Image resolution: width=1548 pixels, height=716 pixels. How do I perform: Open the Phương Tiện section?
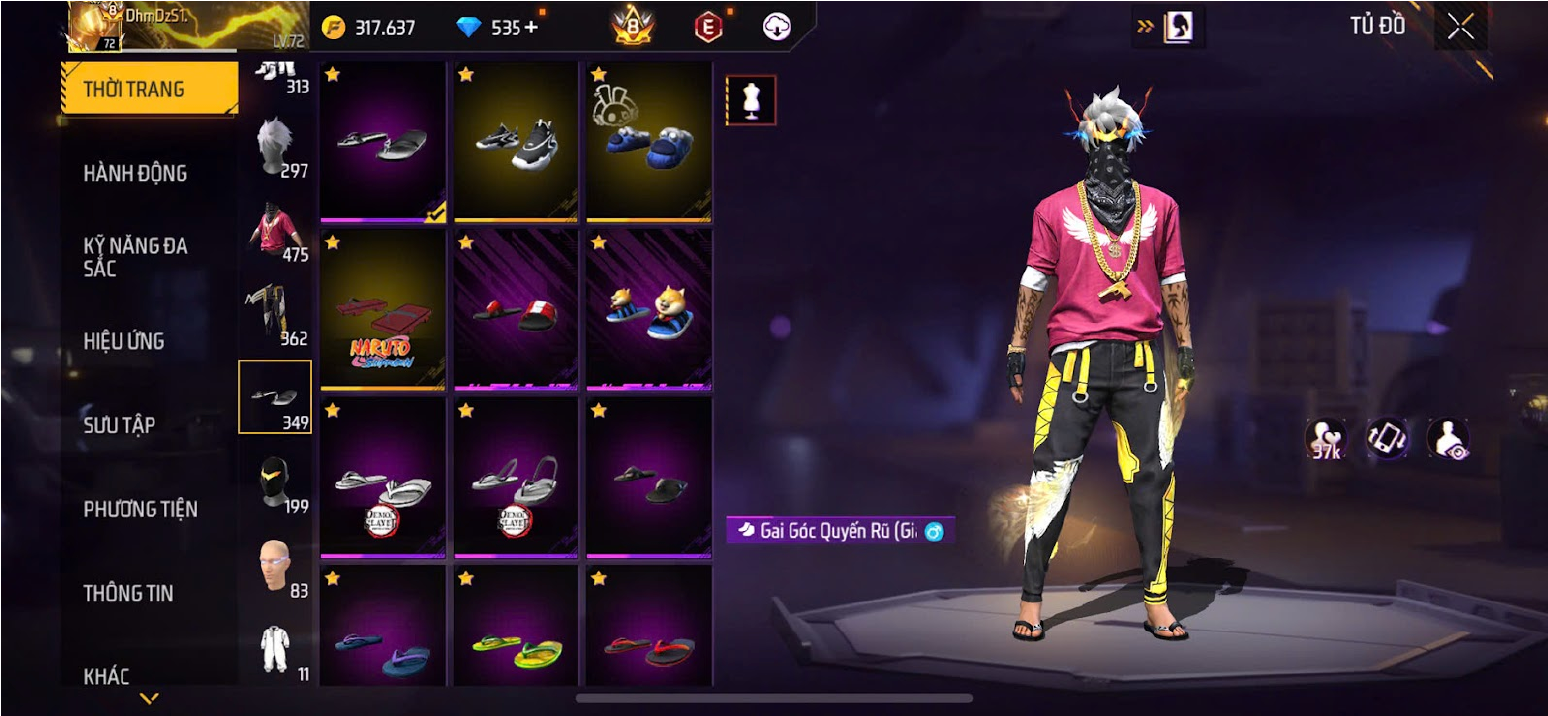(140, 509)
